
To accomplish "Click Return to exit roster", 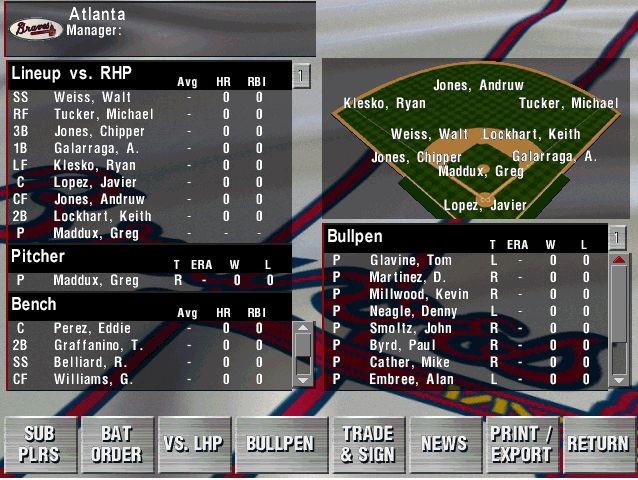I will coord(598,444).
